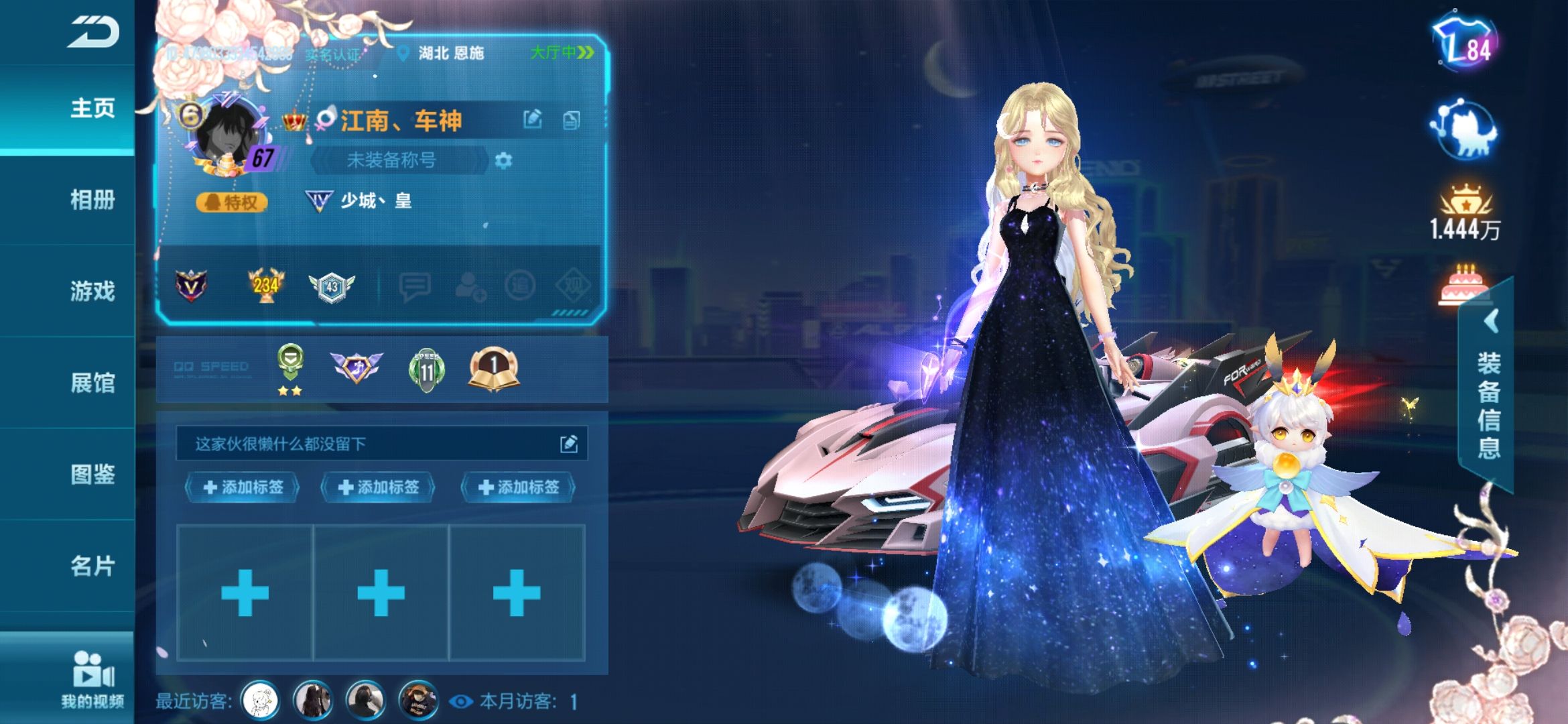Switch to the 相册 tab
Viewport: 1568px width, 724px height.
92,200
